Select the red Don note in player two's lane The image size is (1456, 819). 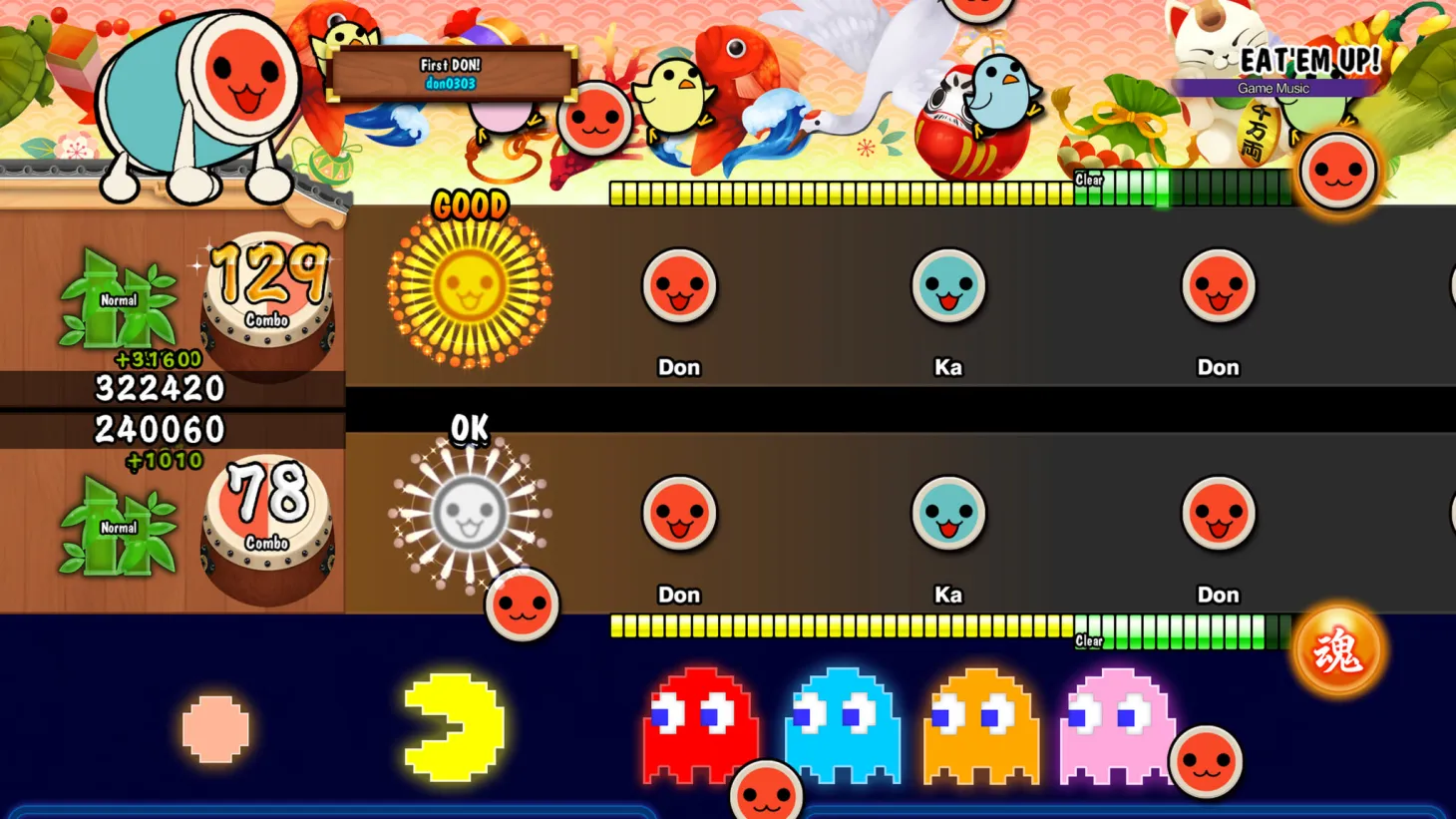679,513
